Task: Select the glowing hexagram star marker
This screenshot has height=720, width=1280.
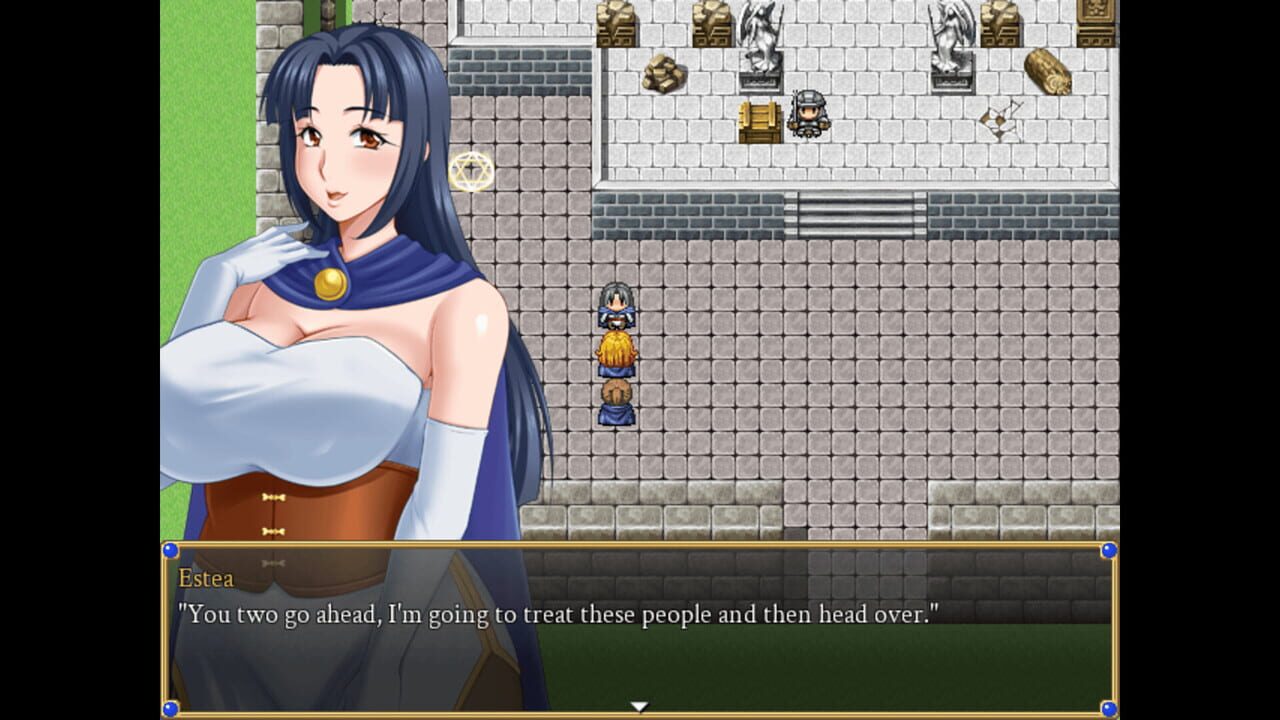Action: tap(470, 170)
